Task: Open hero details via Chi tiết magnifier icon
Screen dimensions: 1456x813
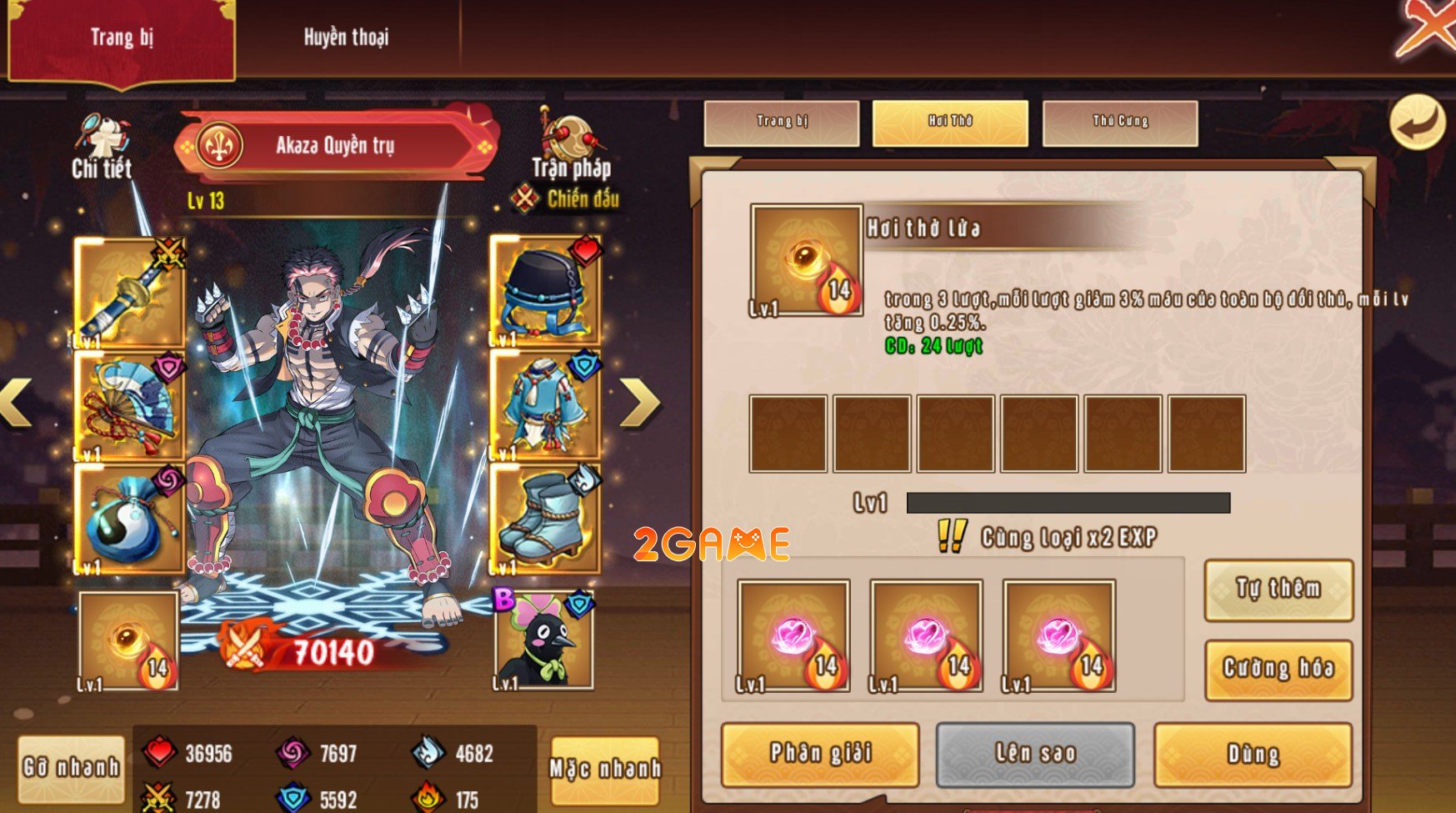Action: [x=103, y=133]
